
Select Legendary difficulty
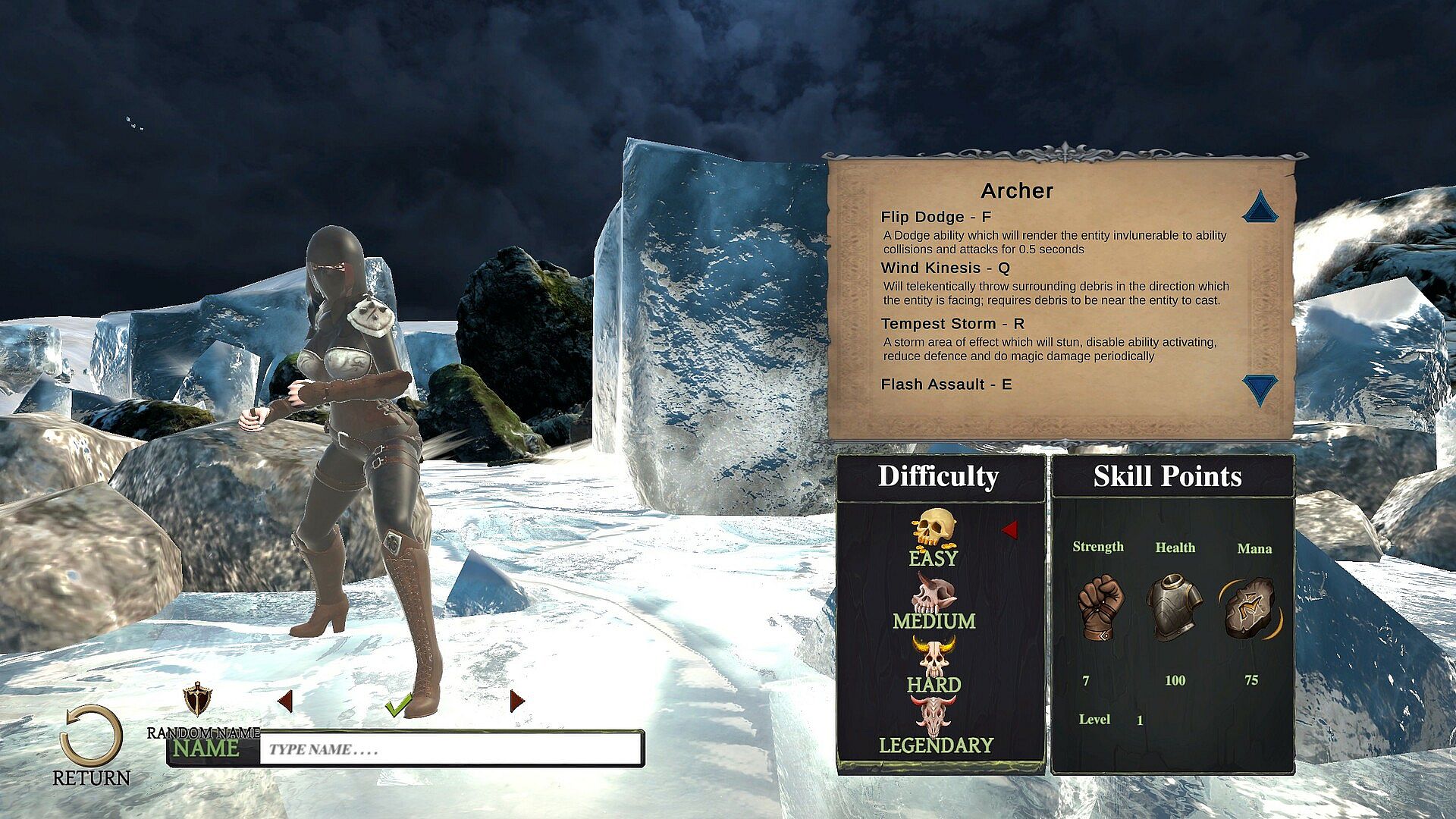pos(936,728)
